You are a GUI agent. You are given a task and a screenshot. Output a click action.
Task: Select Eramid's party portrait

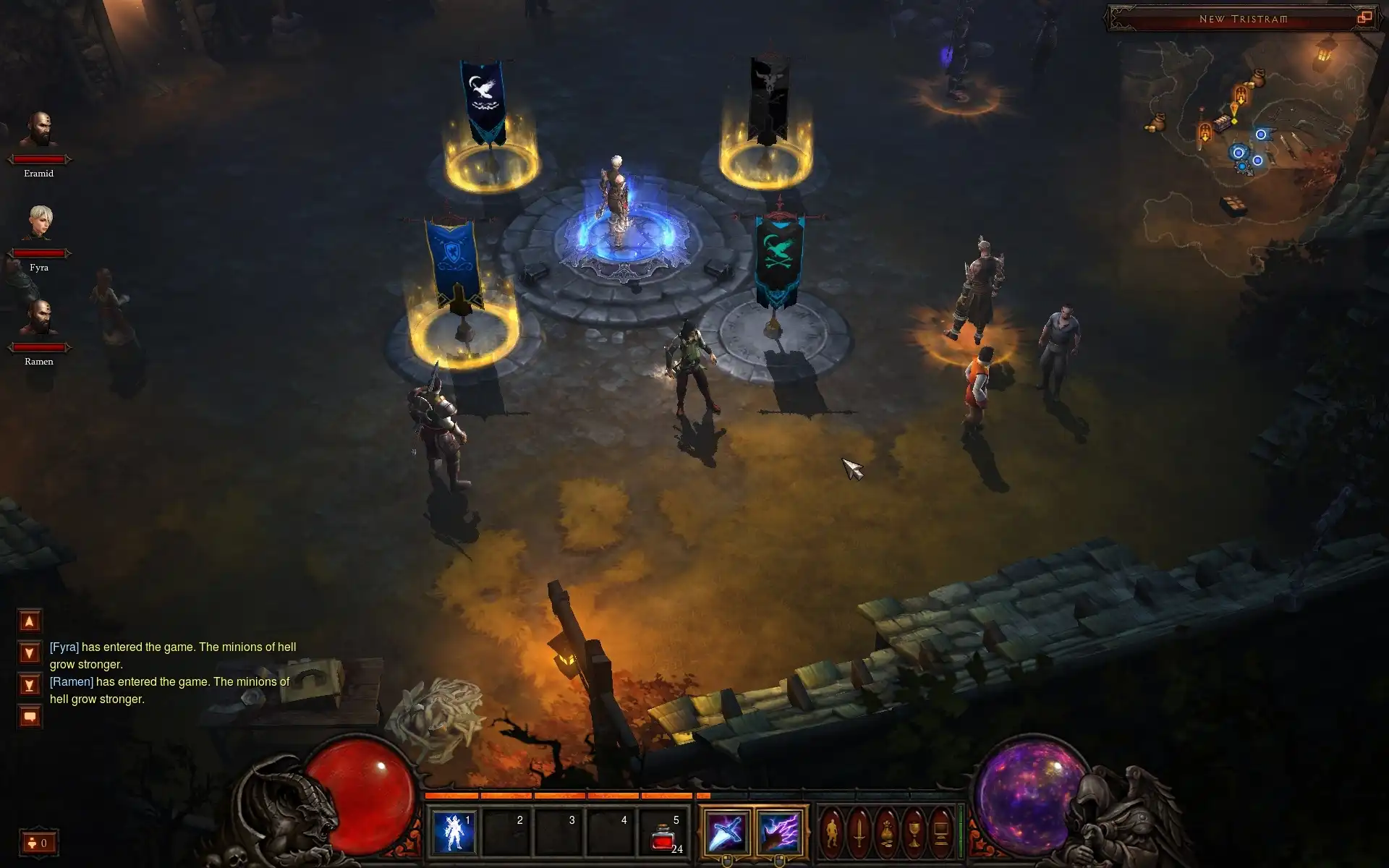tap(39, 130)
